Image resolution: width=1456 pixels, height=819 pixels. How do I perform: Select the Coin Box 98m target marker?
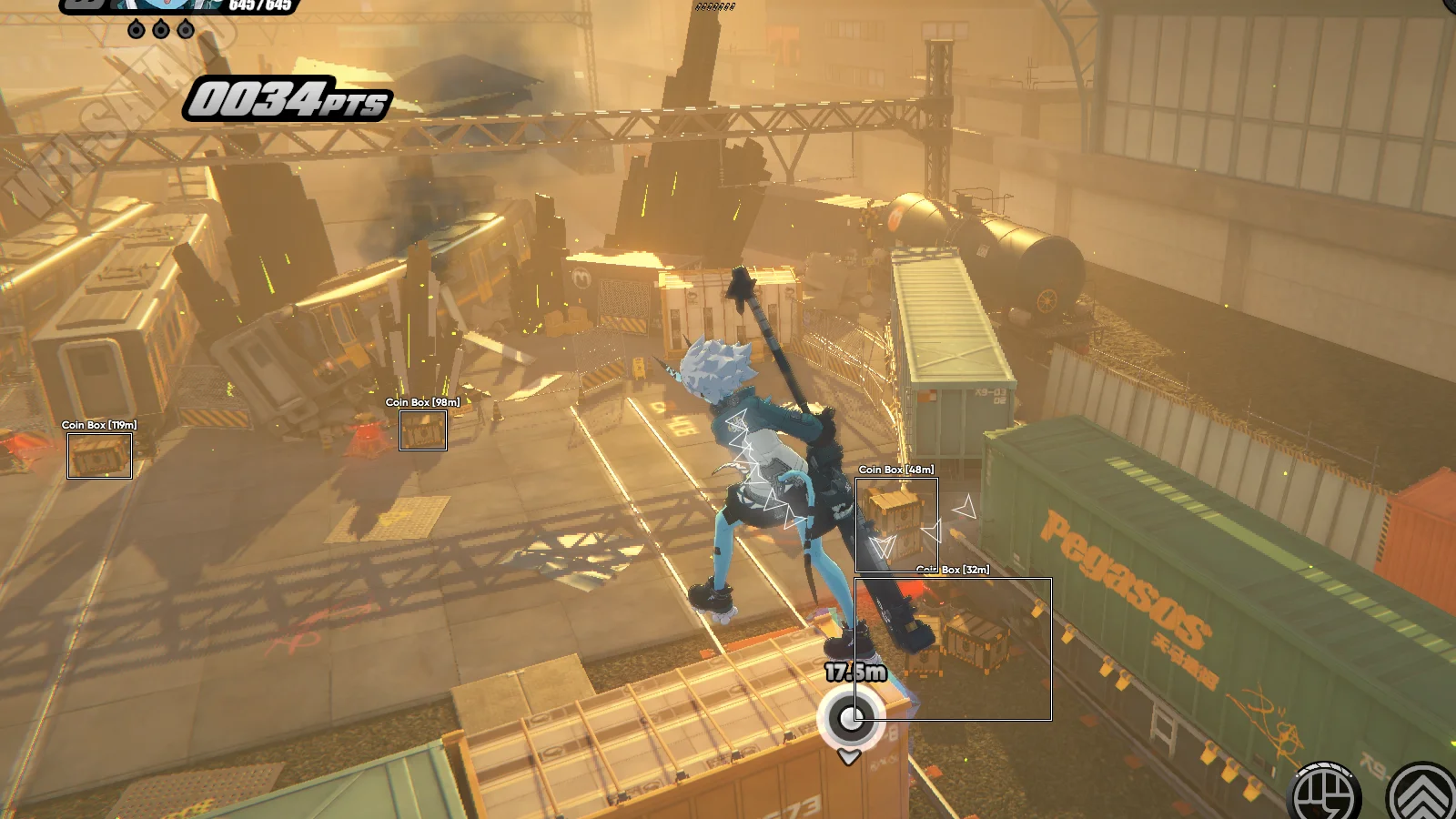pos(422,430)
